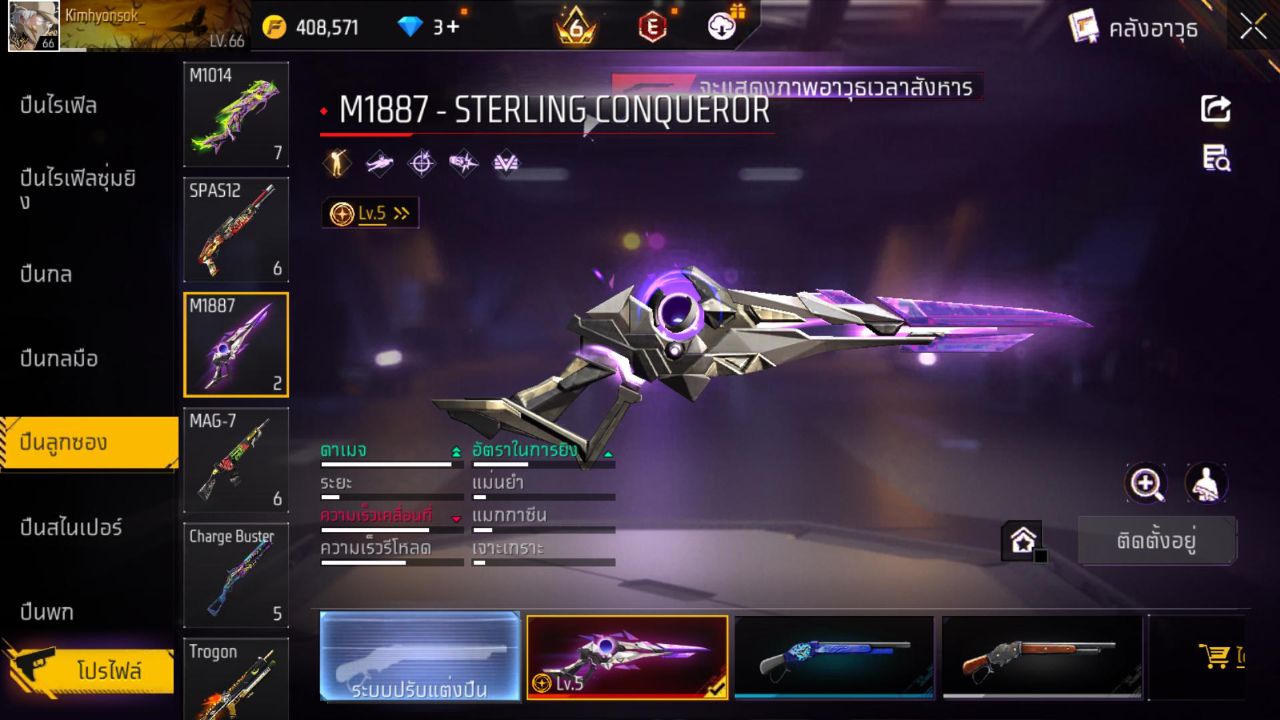This screenshot has height=720, width=1280.
Task: Click the ติดตั้งอยู่ equipped button
Action: [1156, 541]
